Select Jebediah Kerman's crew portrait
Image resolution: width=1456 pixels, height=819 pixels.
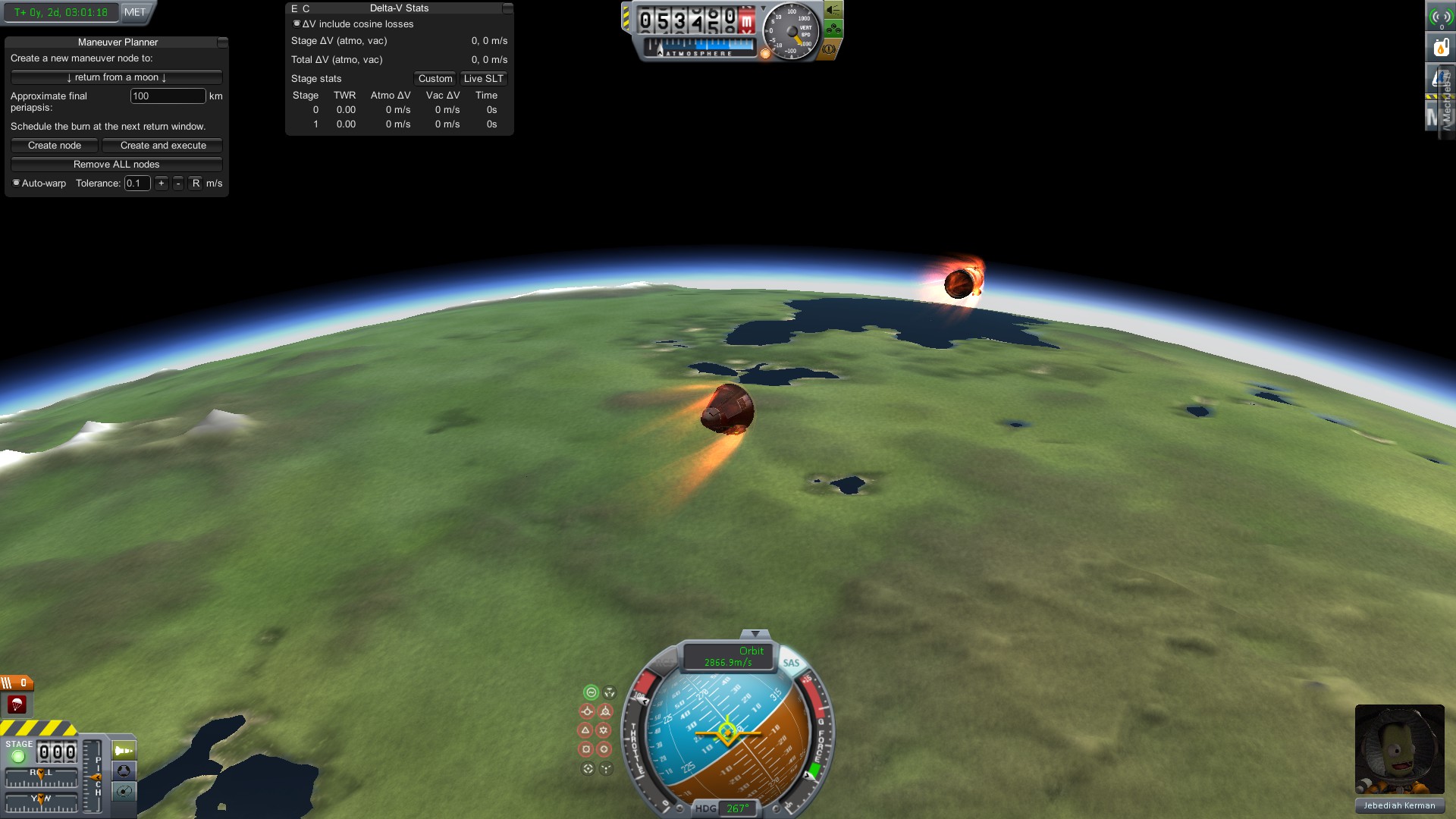point(1399,749)
